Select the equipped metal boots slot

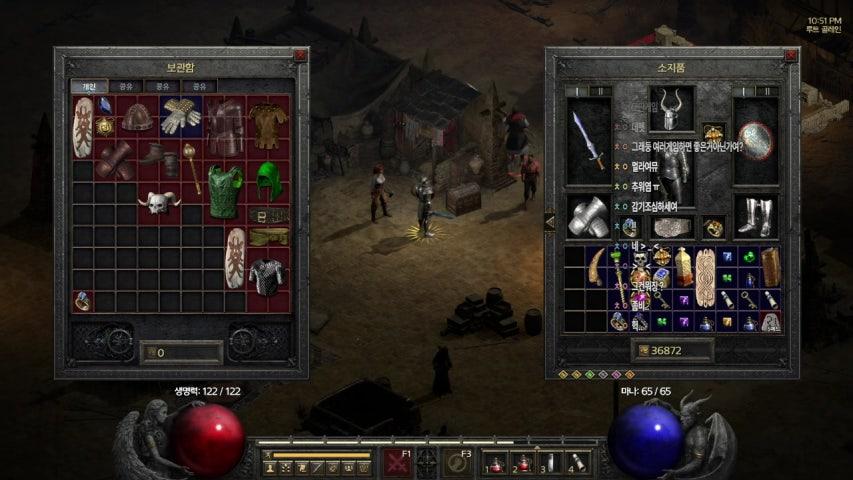click(756, 216)
